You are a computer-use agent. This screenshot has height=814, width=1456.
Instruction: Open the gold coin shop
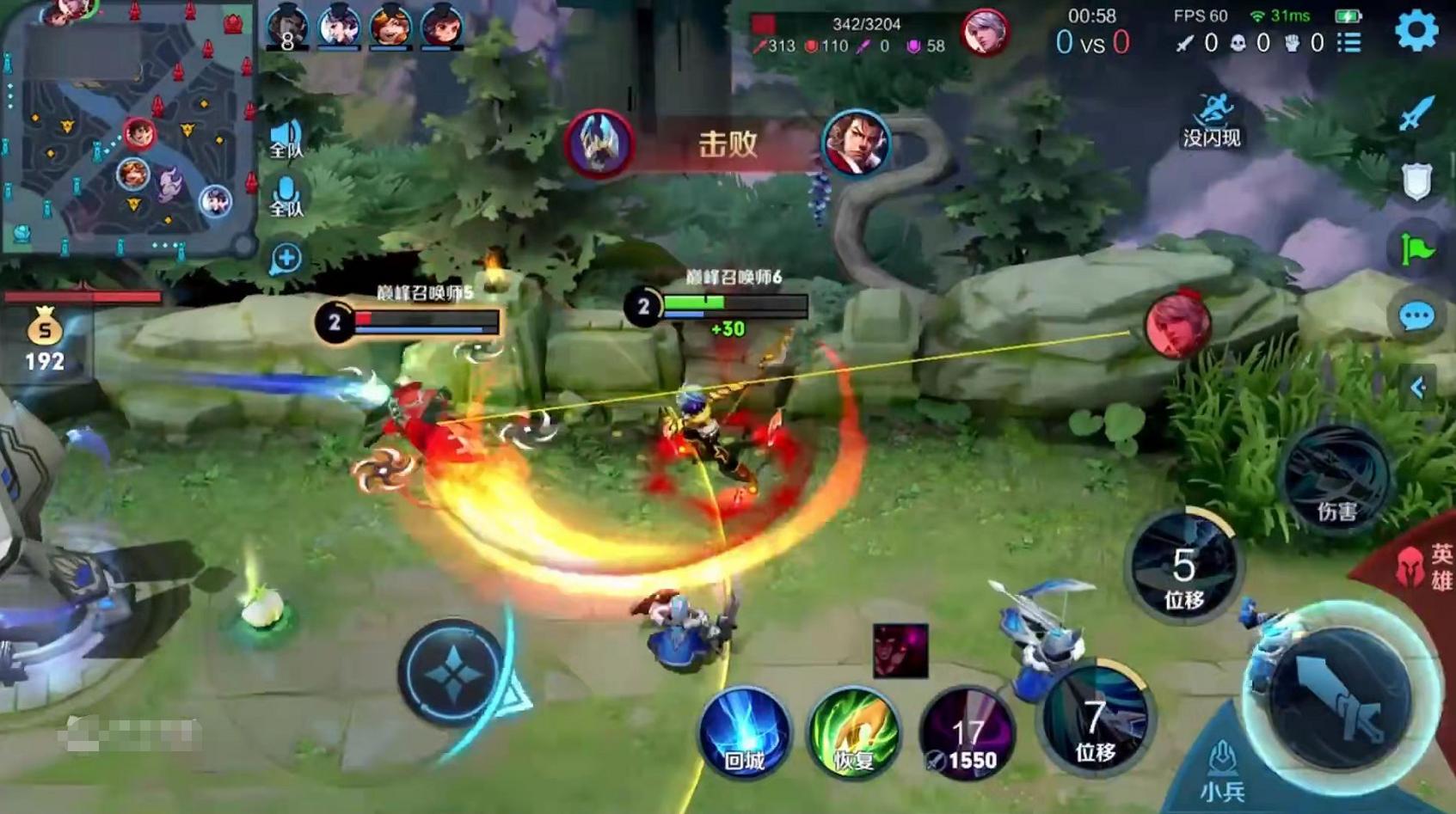pos(45,340)
